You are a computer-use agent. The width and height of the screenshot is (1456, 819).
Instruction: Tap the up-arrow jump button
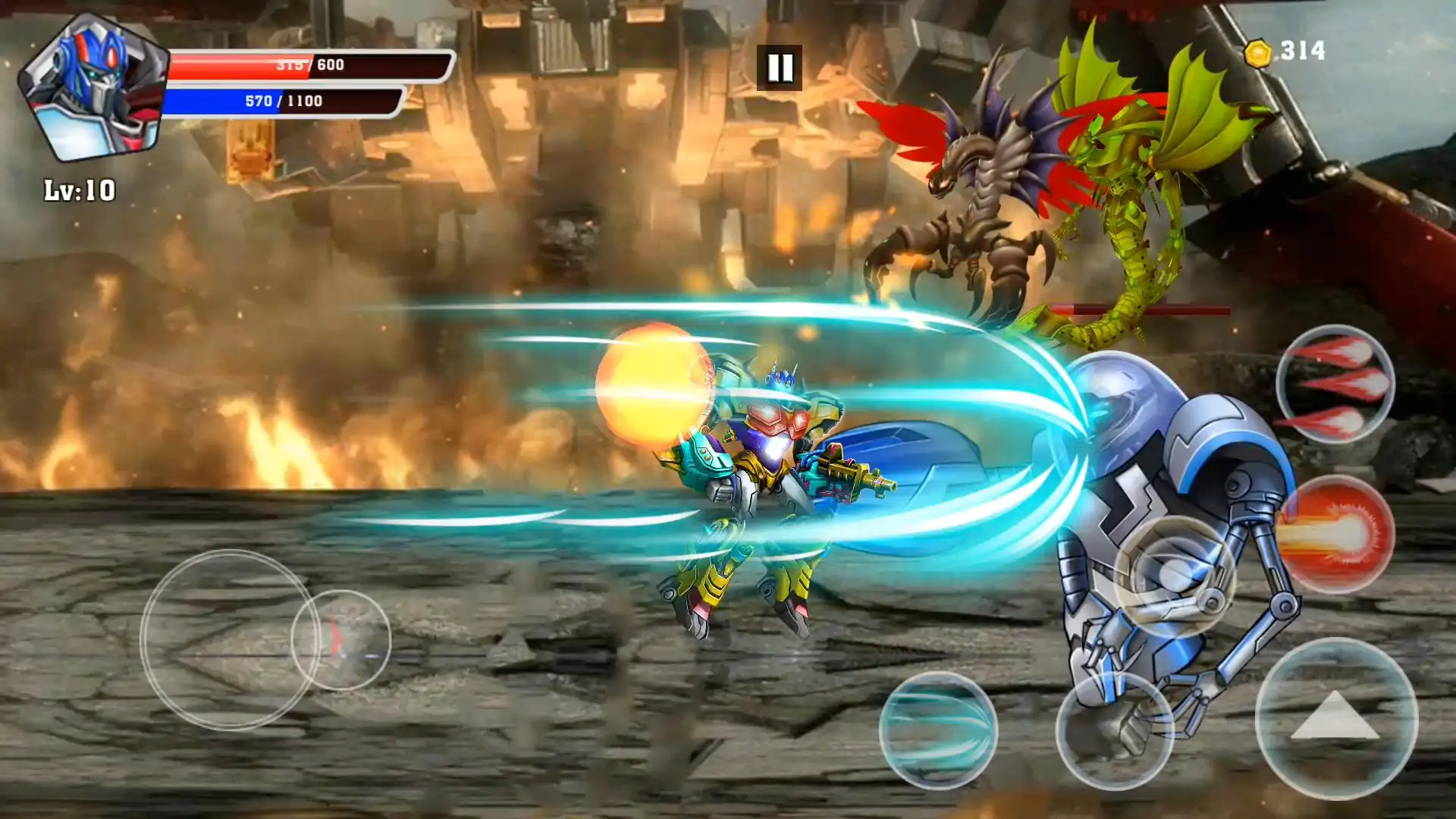pos(1335,717)
